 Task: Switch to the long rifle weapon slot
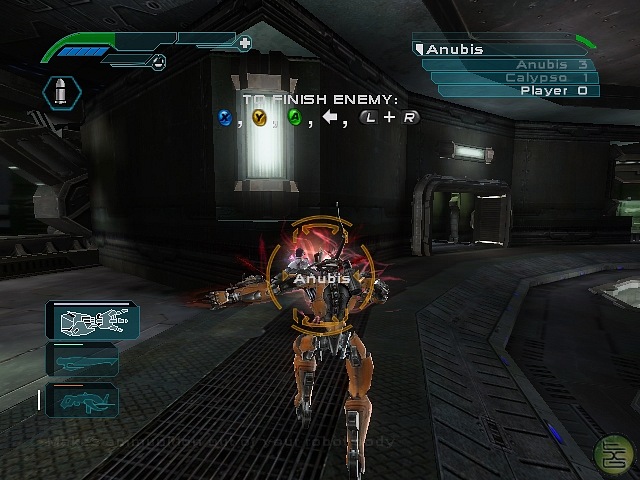point(82,360)
